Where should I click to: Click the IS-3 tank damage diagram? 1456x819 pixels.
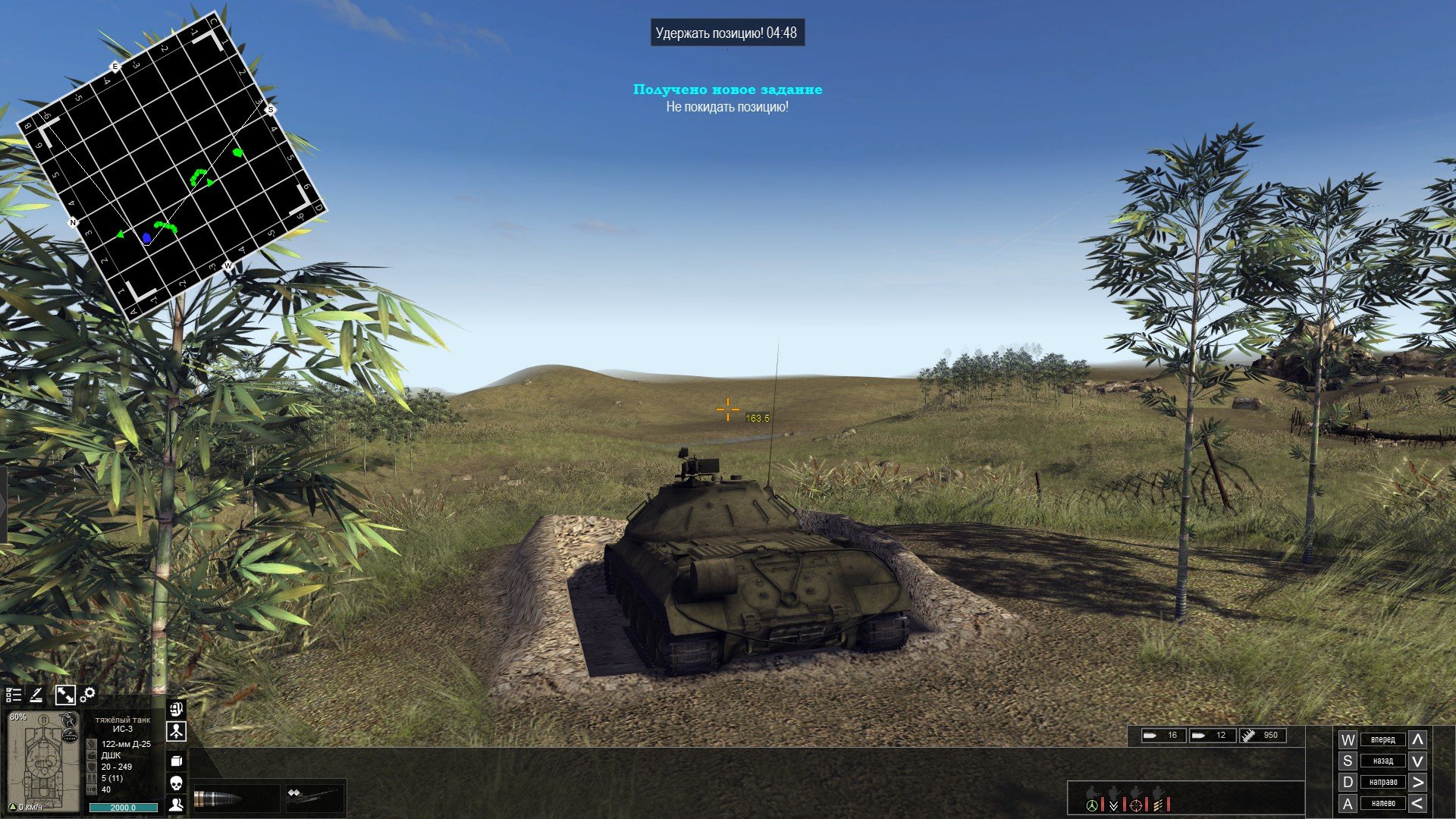(x=42, y=766)
